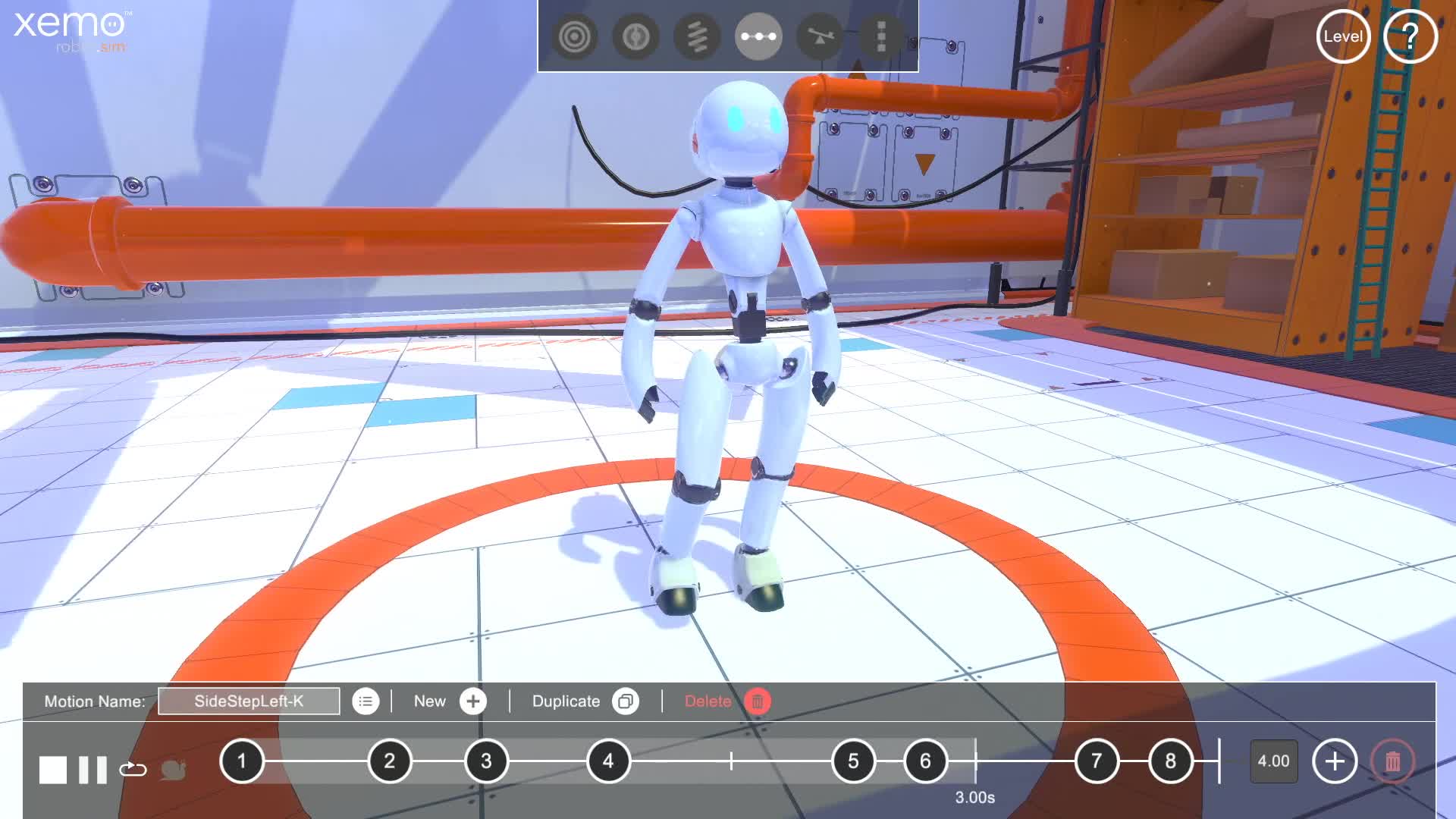Select the target/bullseye tool in the top toolbar

click(574, 36)
